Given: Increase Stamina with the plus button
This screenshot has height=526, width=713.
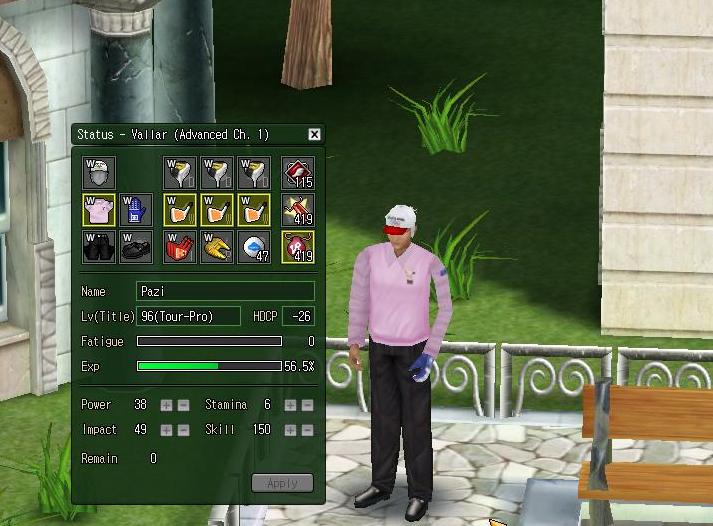Looking at the screenshot, I should pyautogui.click(x=291, y=405).
